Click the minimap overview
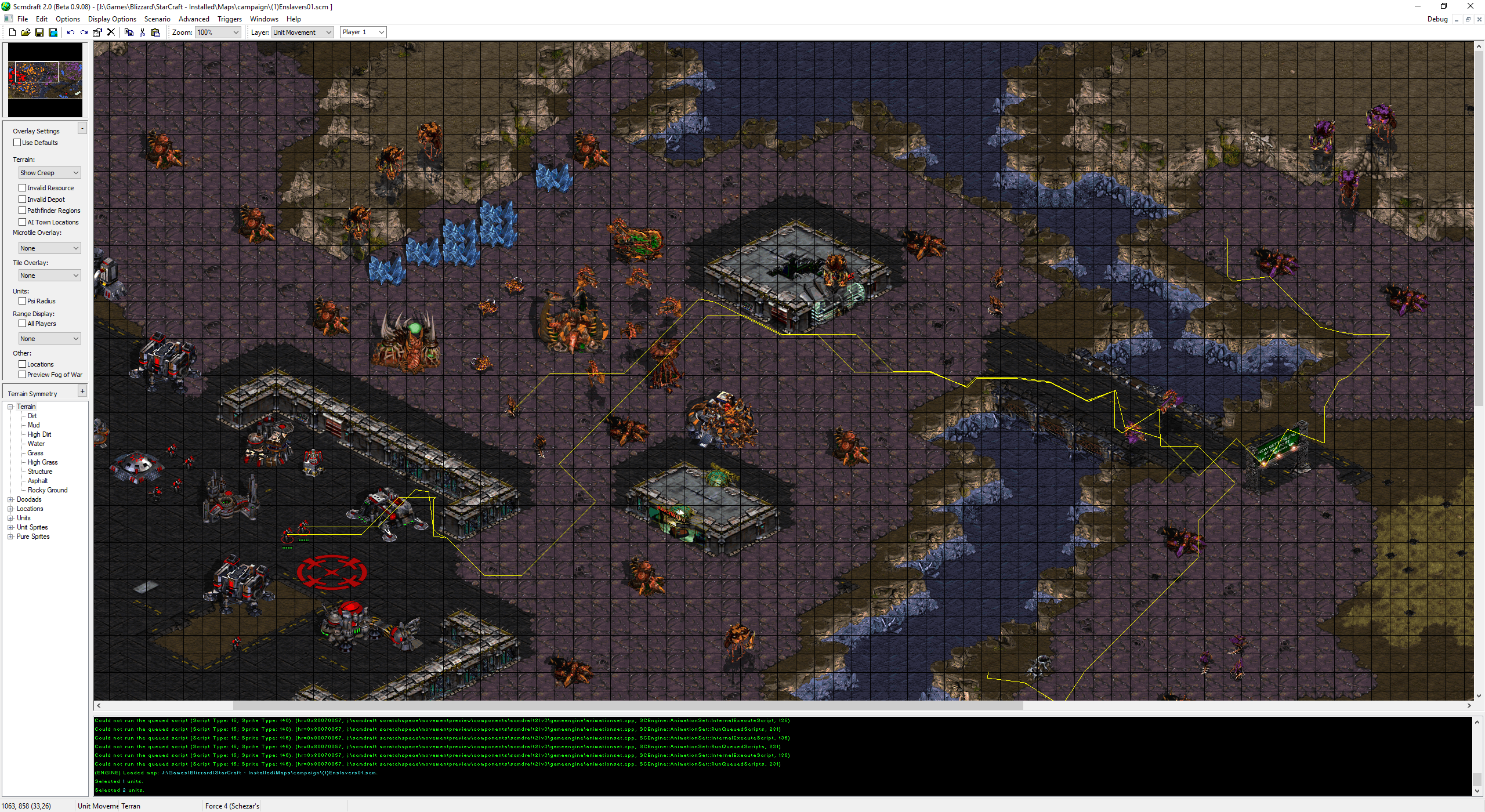1485x812 pixels. pos(45,80)
